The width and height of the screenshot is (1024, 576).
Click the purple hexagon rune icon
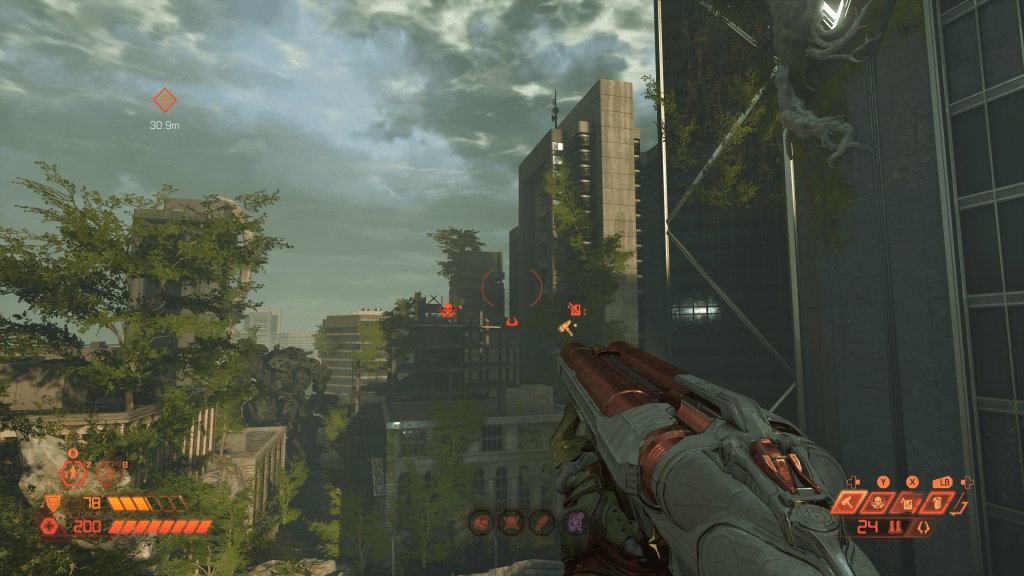pos(573,520)
